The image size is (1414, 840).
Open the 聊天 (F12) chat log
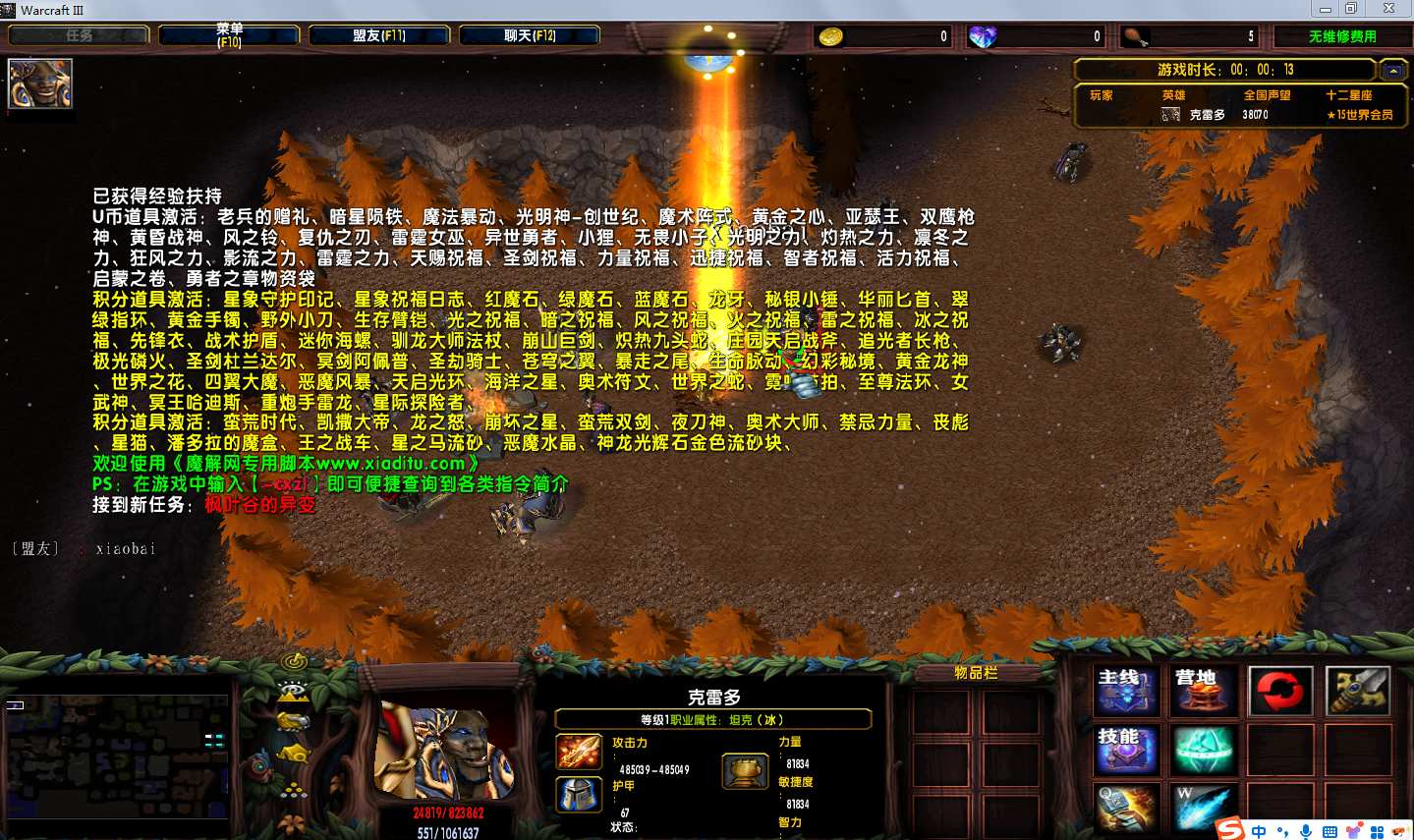click(x=530, y=35)
